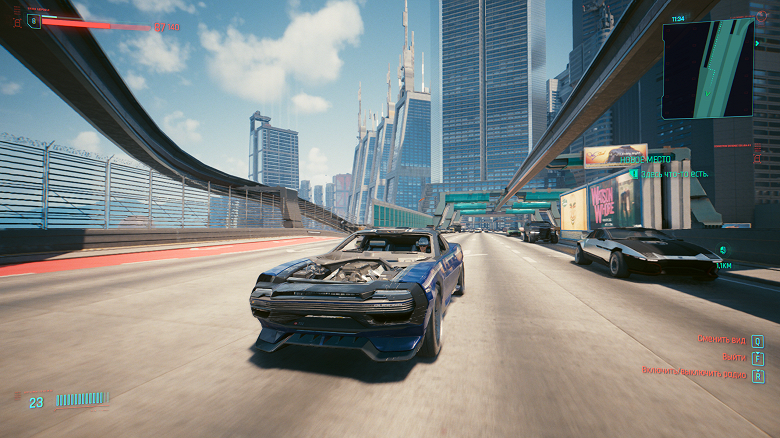Open the minimap in the corner
Screen dimensions: 780x438
(x=707, y=68)
